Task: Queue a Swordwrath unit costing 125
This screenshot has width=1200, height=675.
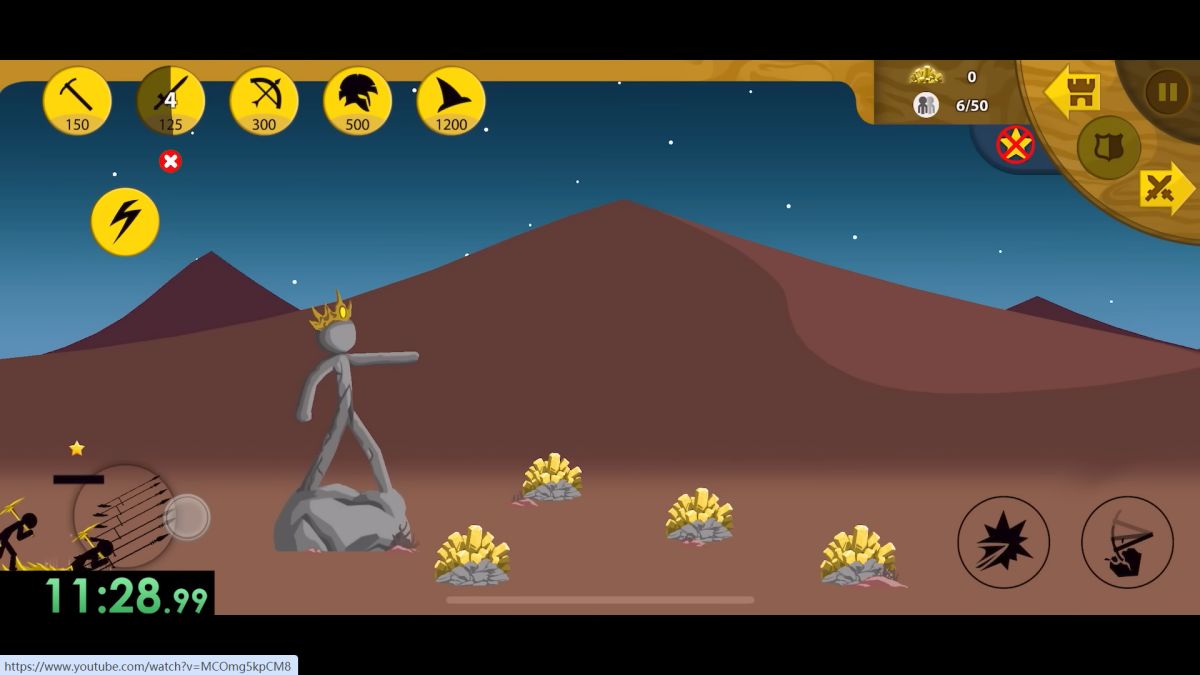Action: point(170,100)
